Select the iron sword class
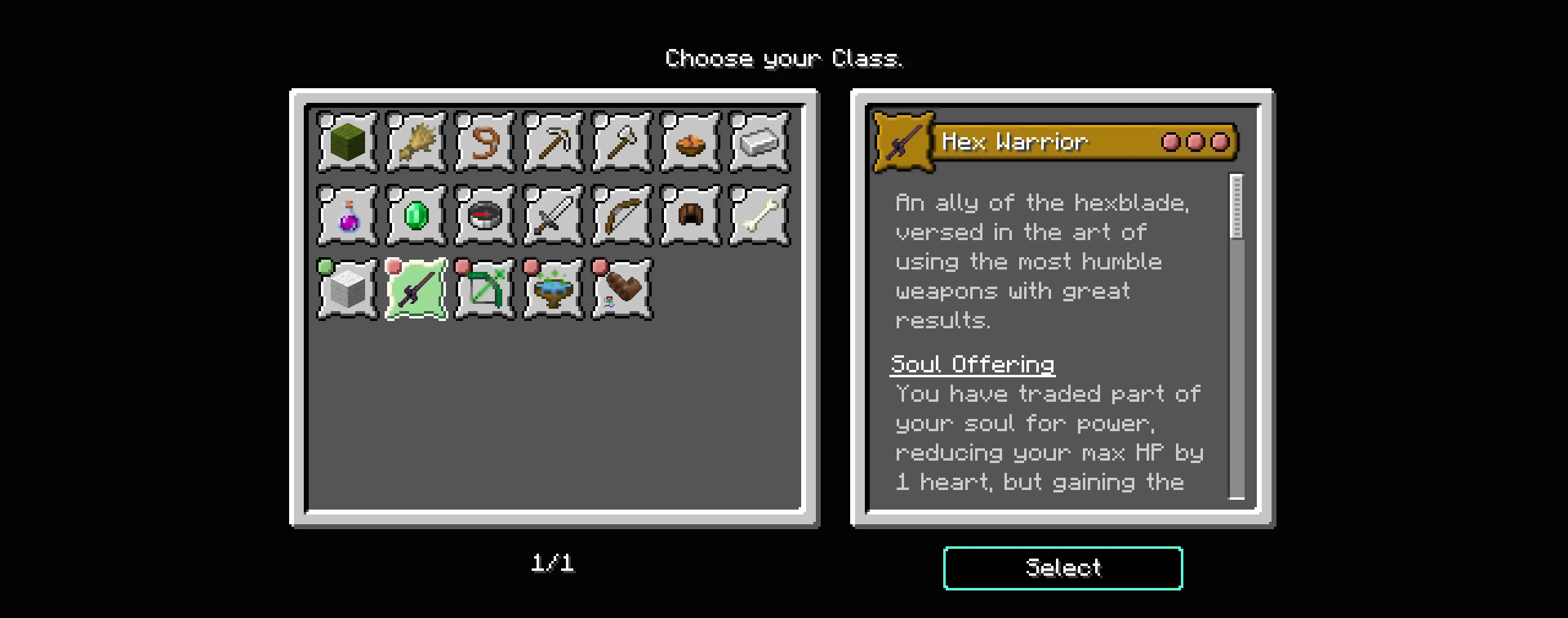 coord(553,216)
